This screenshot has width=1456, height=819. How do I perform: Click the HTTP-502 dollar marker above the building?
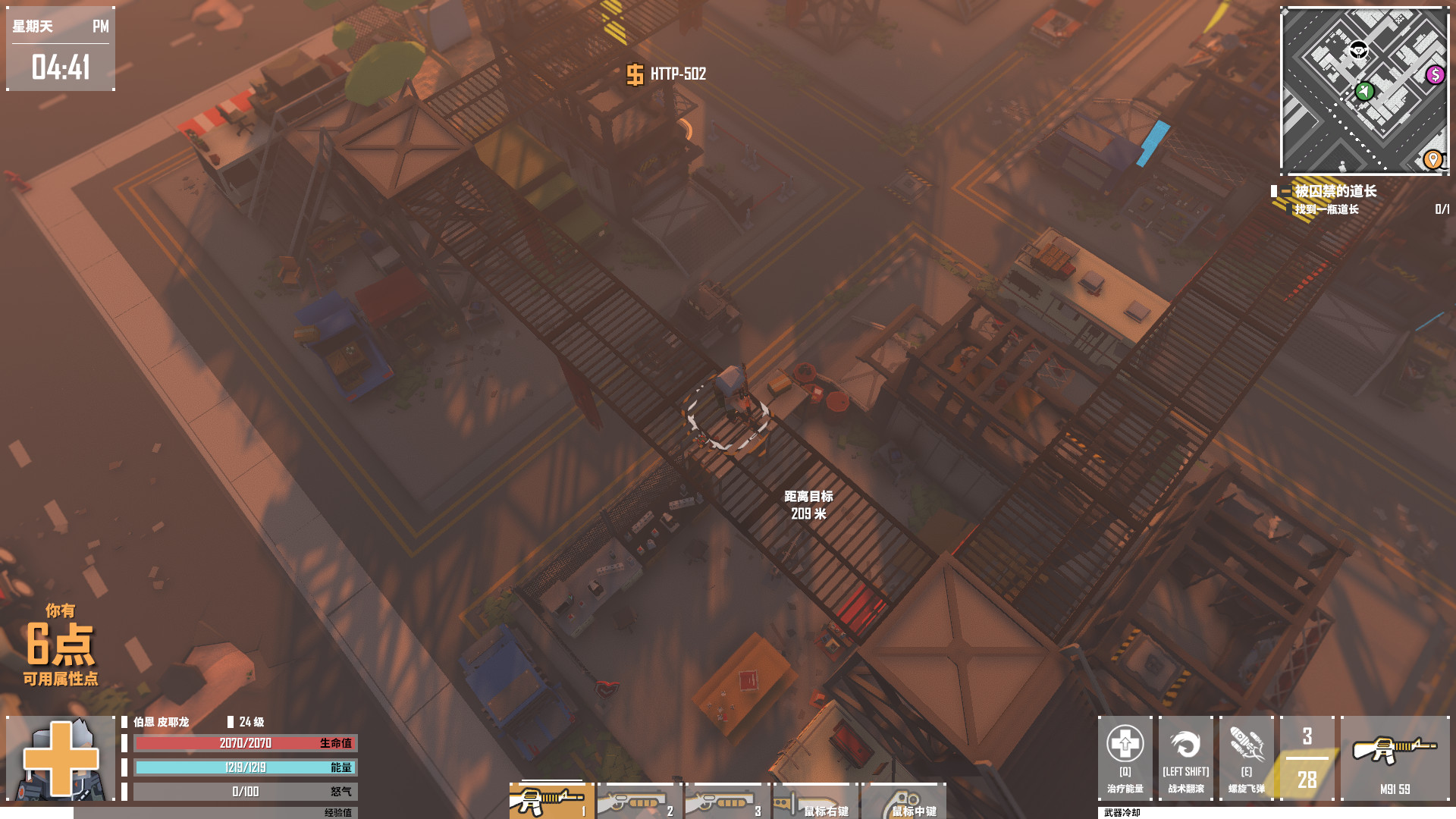(x=634, y=76)
